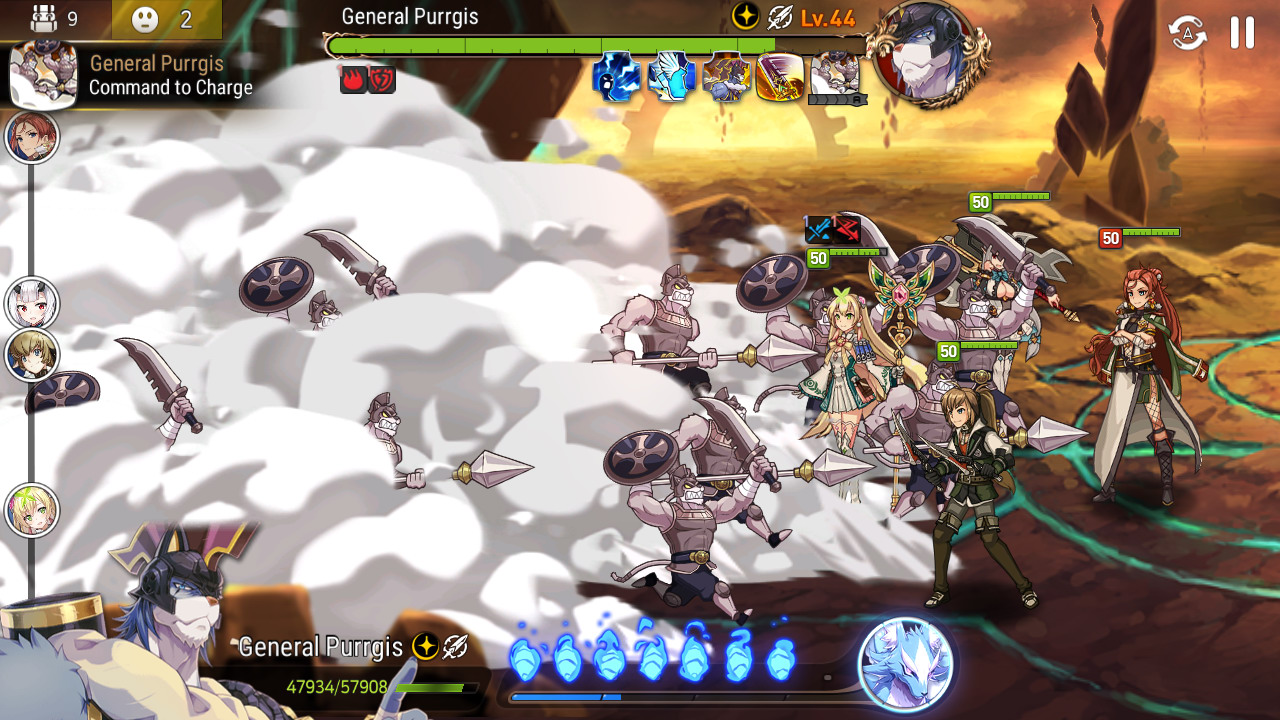Open the treasure chest counter

pyautogui.click(x=54, y=19)
